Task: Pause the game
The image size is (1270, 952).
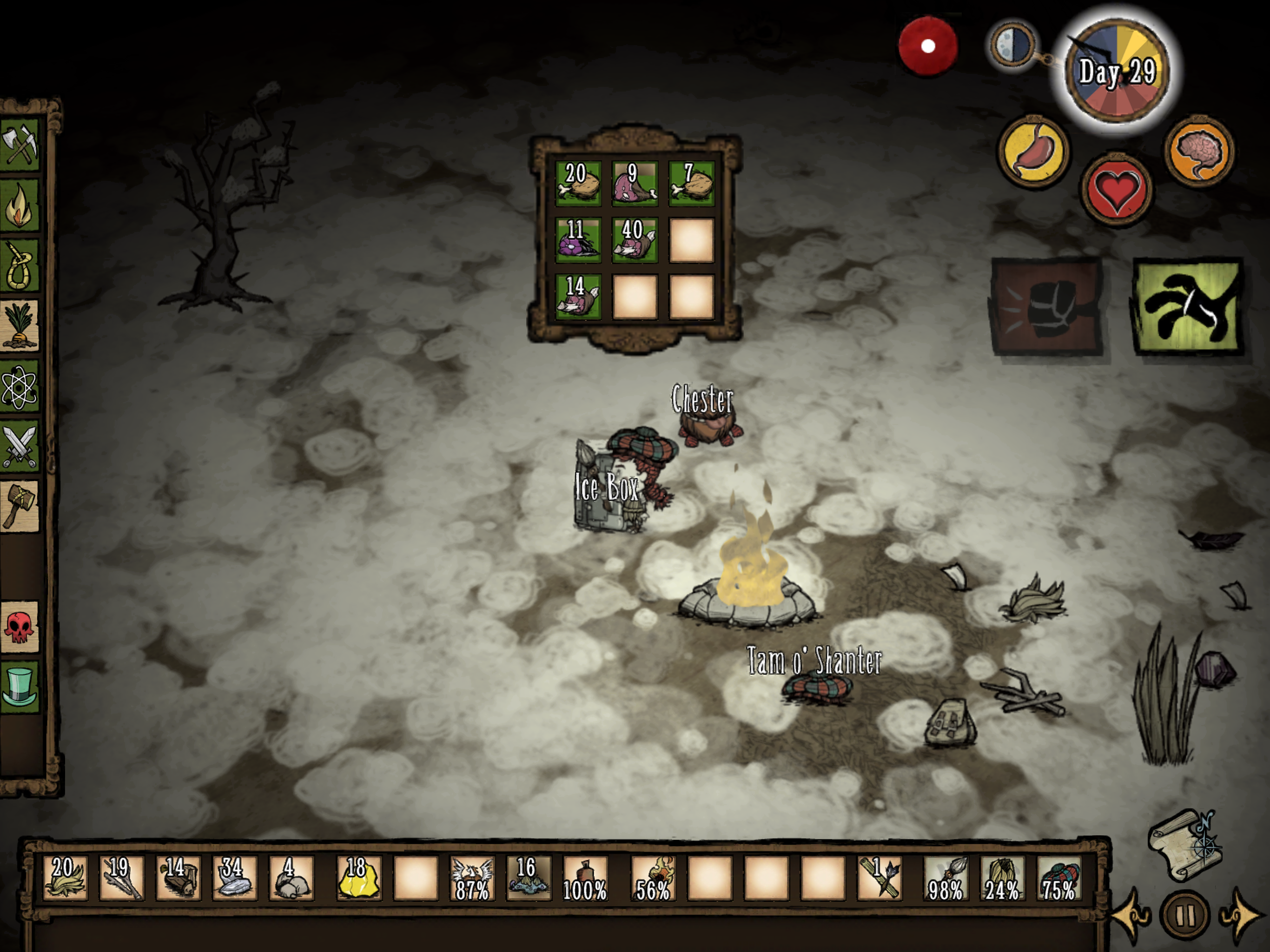Action: point(1185,915)
